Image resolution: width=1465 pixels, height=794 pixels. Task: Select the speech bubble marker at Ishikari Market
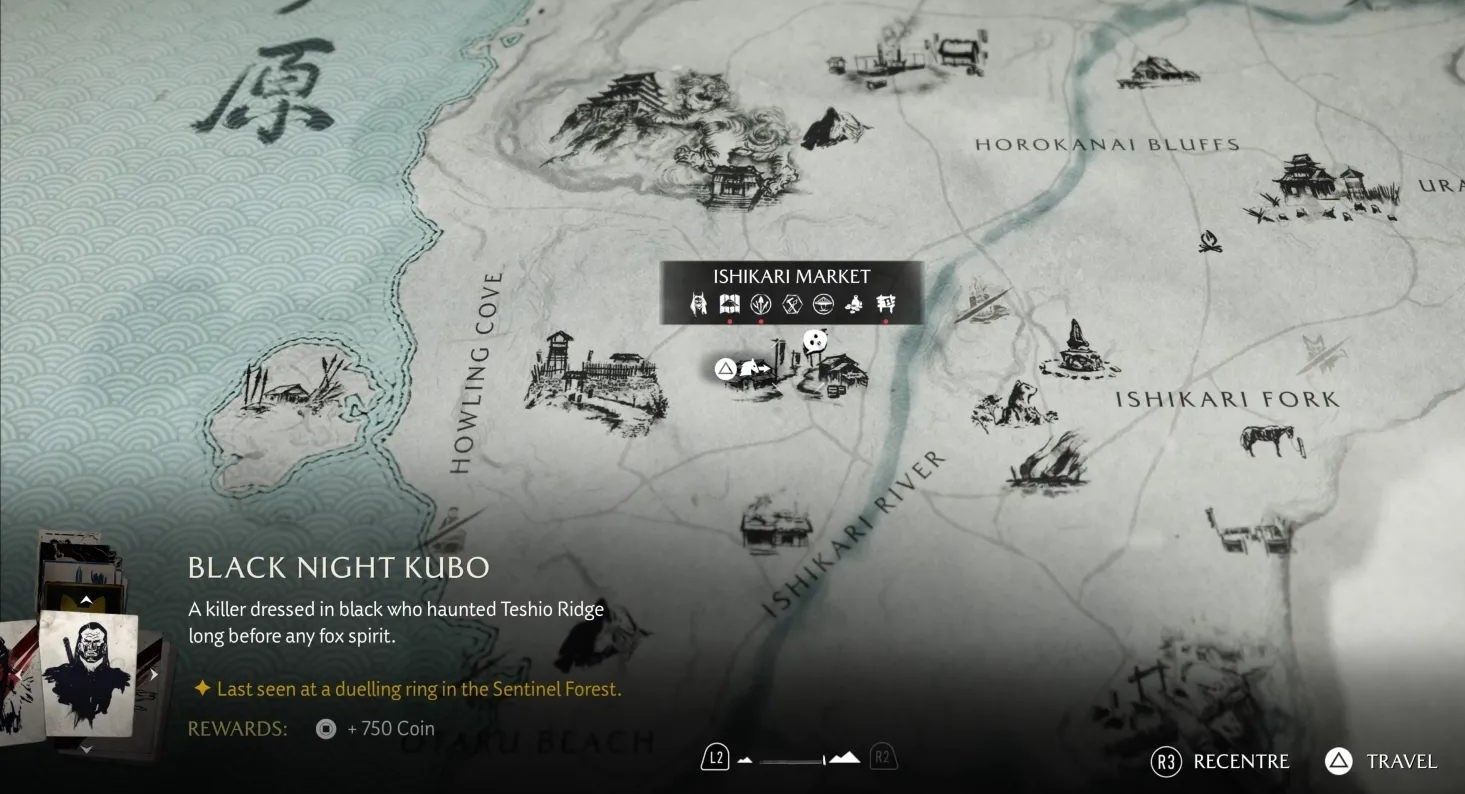click(818, 342)
